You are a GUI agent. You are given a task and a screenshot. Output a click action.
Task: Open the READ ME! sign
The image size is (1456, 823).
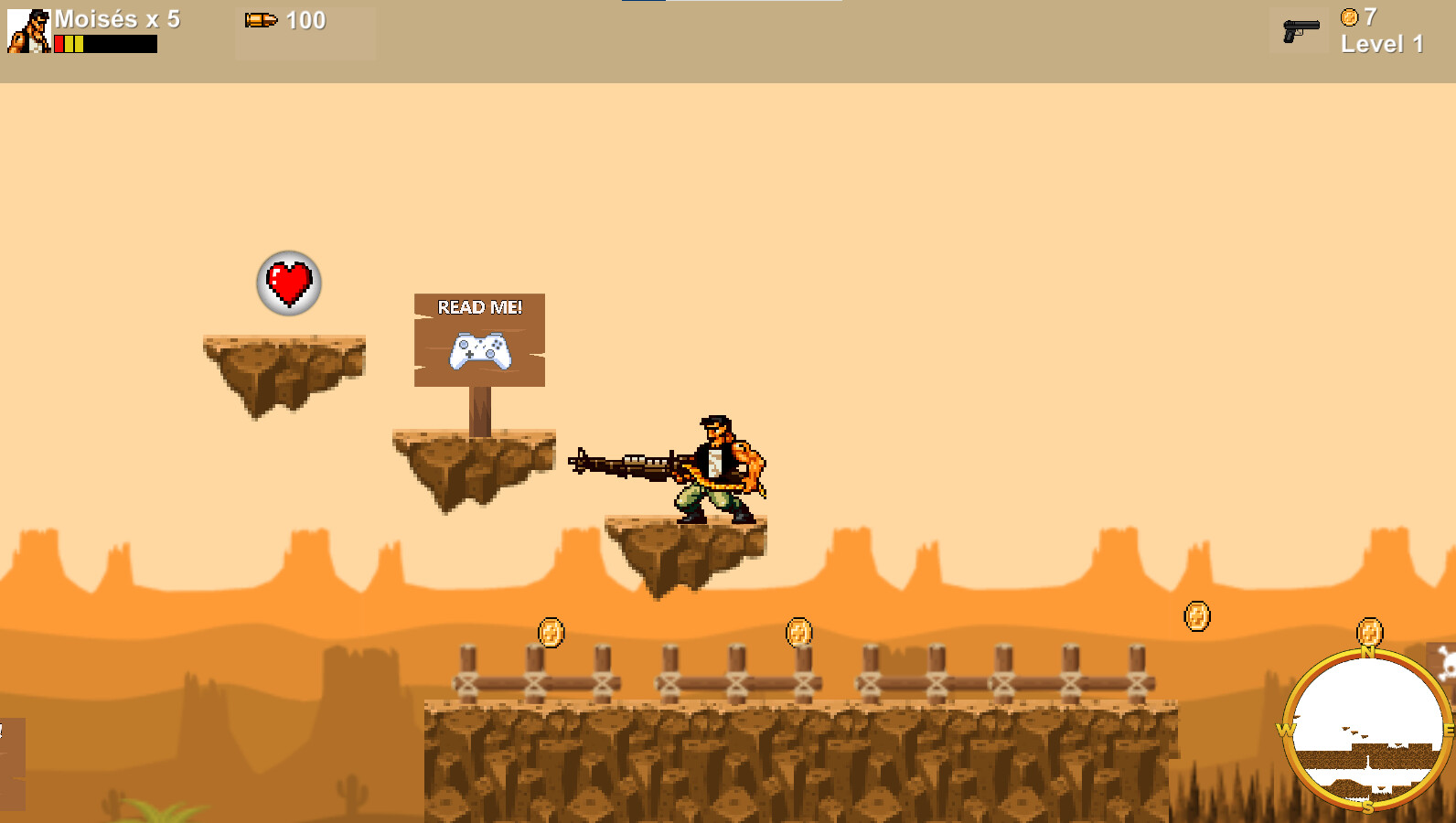coord(479,308)
